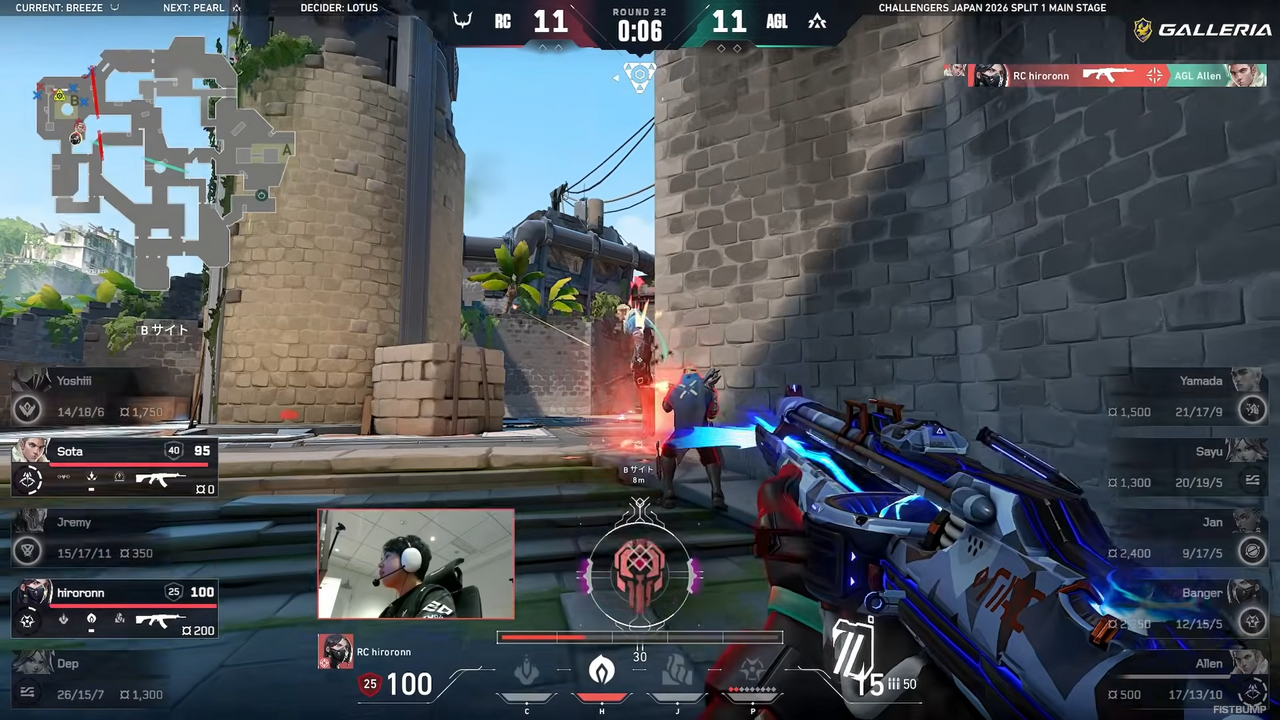This screenshot has height=720, width=1280.
Task: Select the ability icon labeled C
Action: pos(527,671)
